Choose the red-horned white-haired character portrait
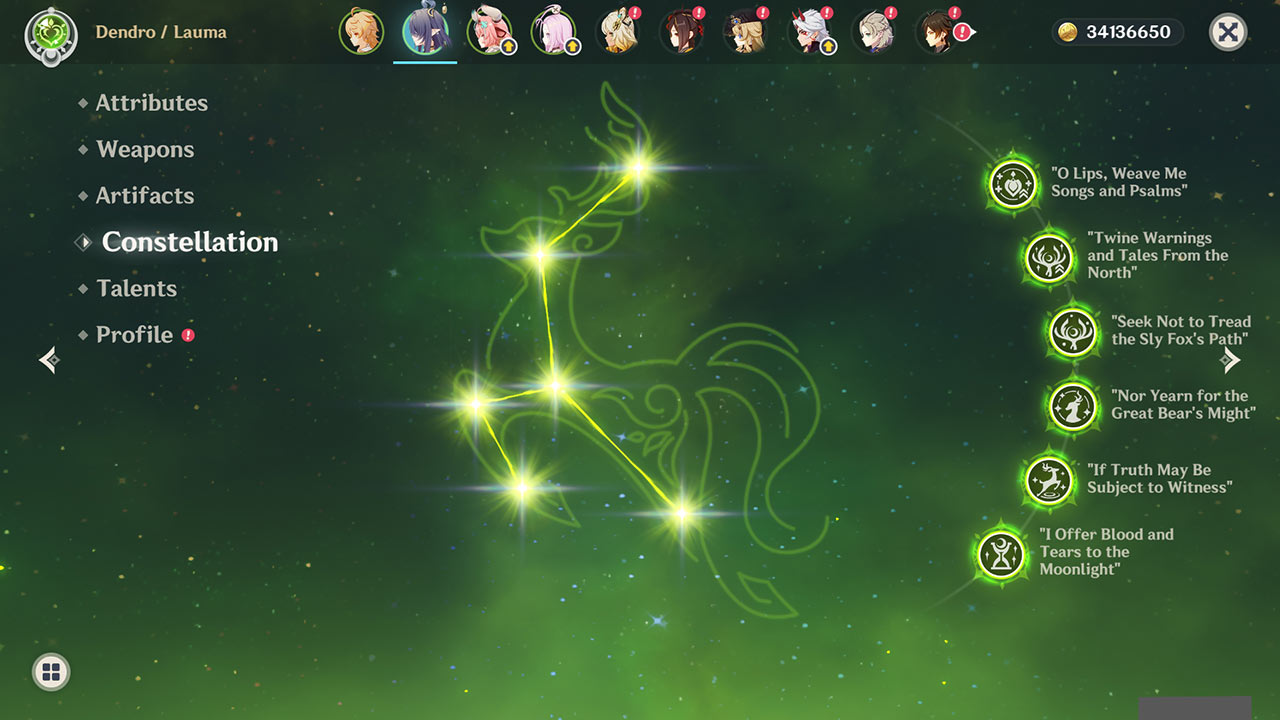Viewport: 1280px width, 720px height. 809,32
